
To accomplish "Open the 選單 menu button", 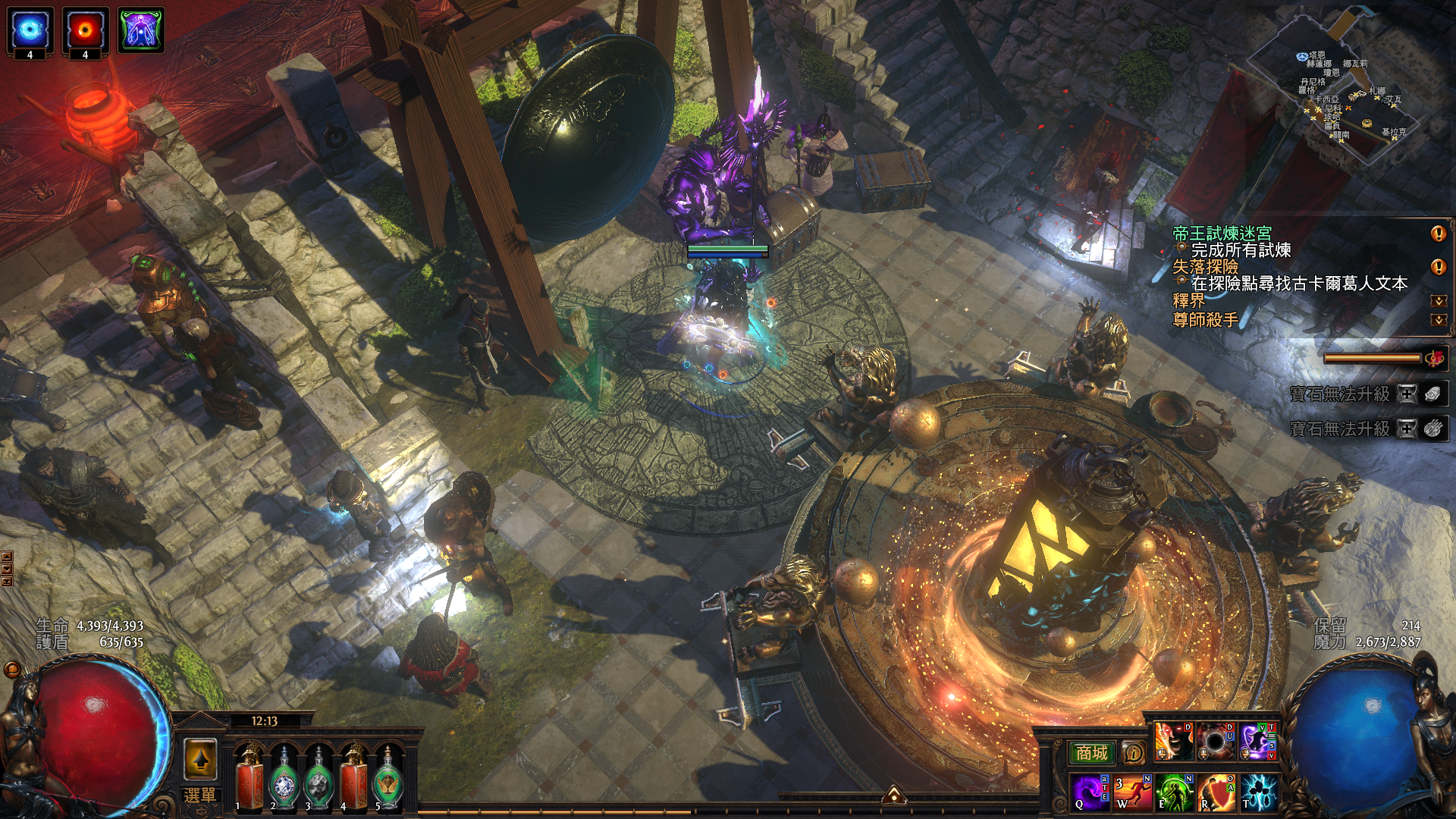I will click(x=199, y=795).
